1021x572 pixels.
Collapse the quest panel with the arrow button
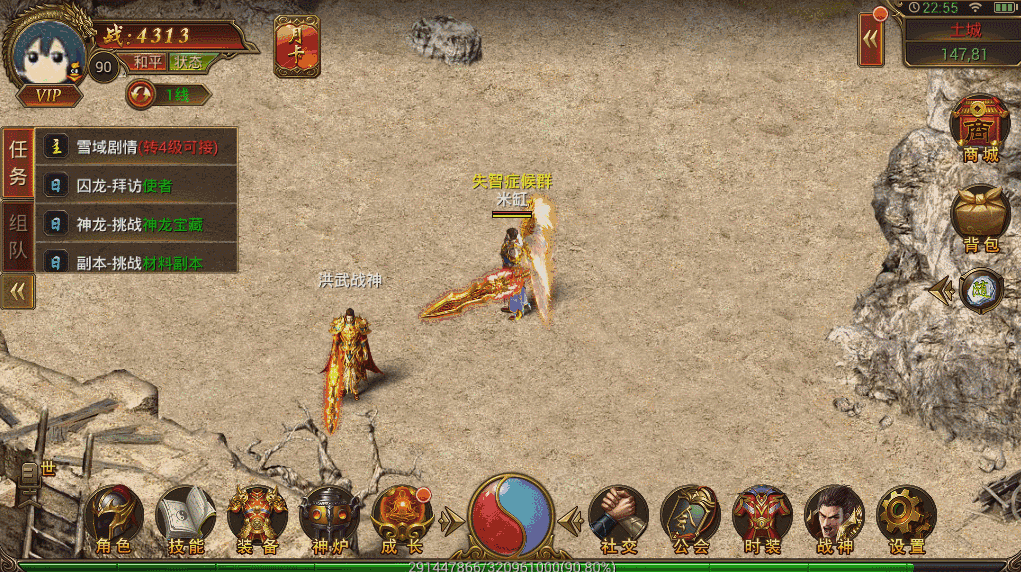tap(17, 292)
